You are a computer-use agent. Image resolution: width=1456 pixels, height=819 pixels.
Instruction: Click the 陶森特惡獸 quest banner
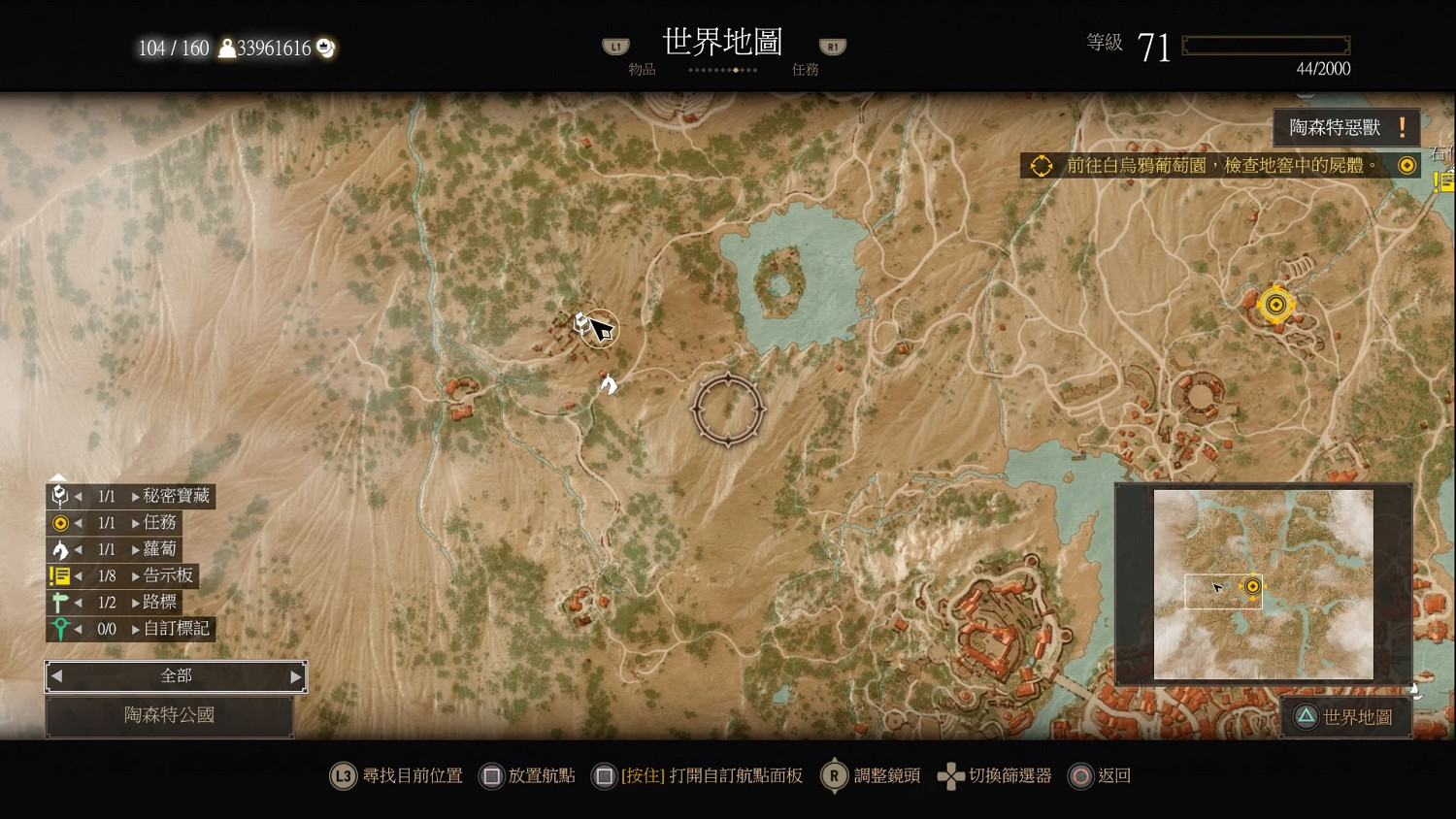[1346, 126]
